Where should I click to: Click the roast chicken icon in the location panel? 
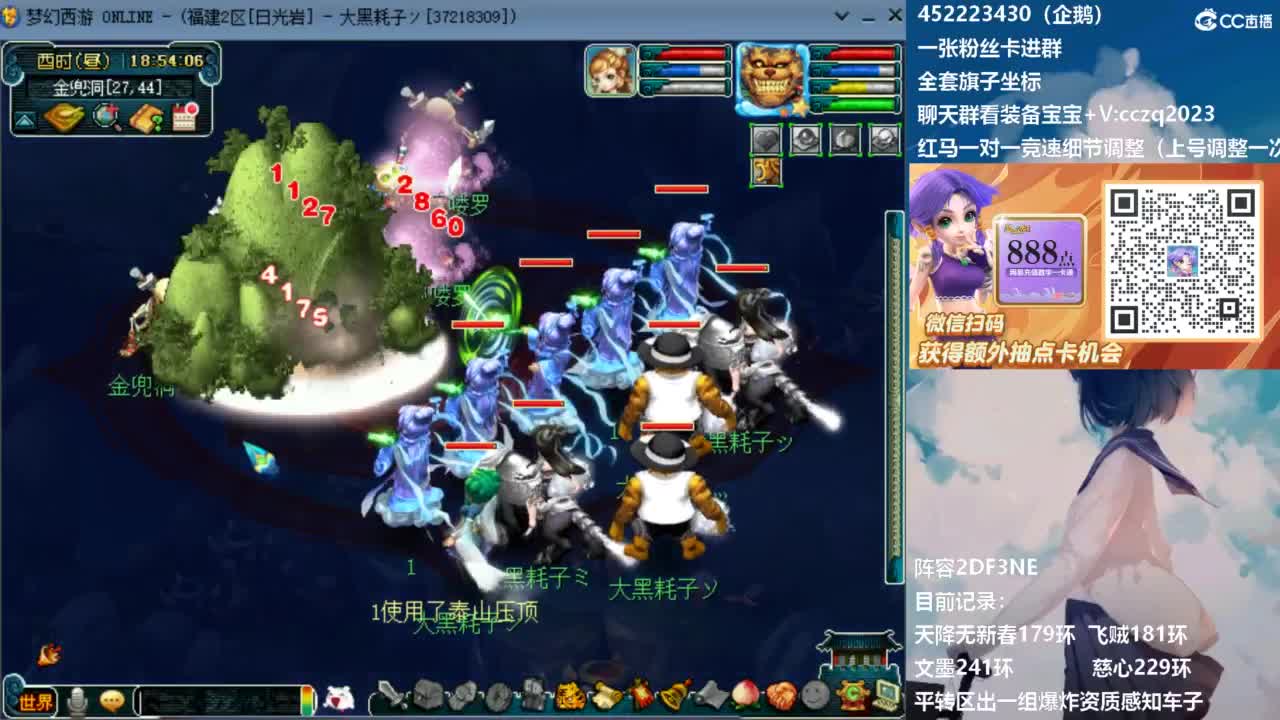(x=63, y=117)
